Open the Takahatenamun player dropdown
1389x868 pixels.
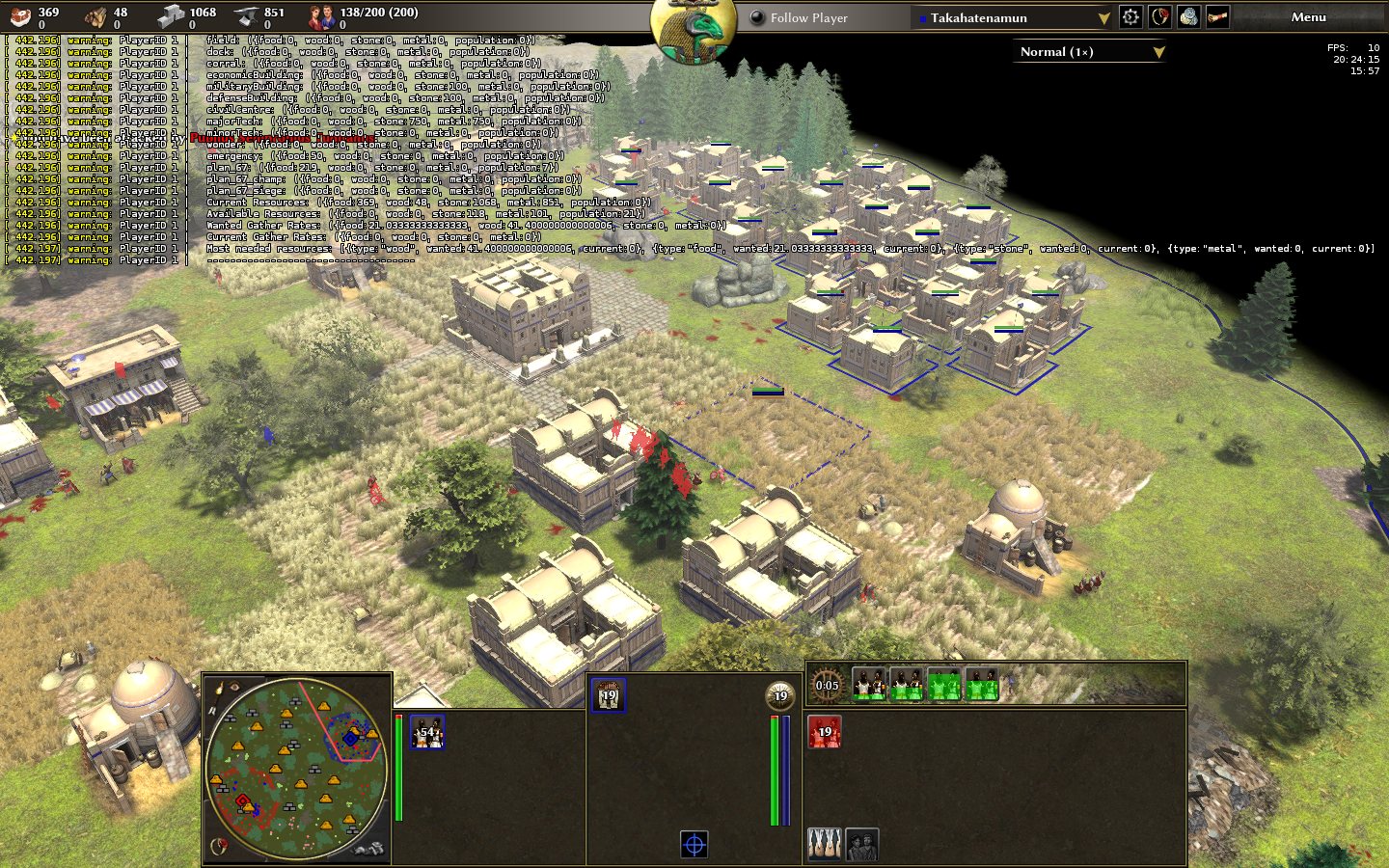pyautogui.click(x=1014, y=17)
